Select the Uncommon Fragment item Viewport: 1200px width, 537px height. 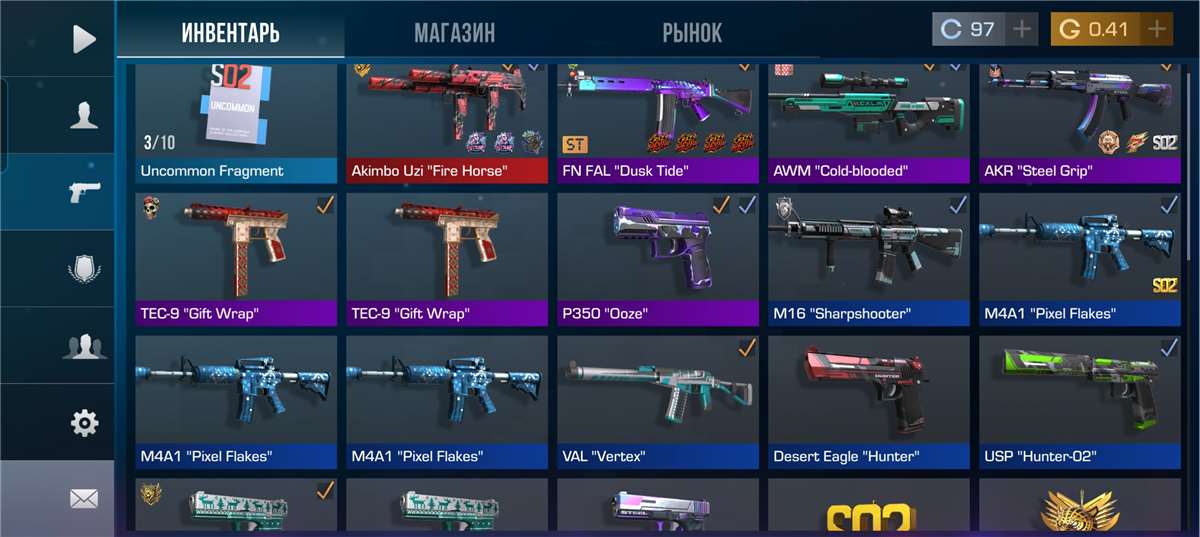point(235,122)
